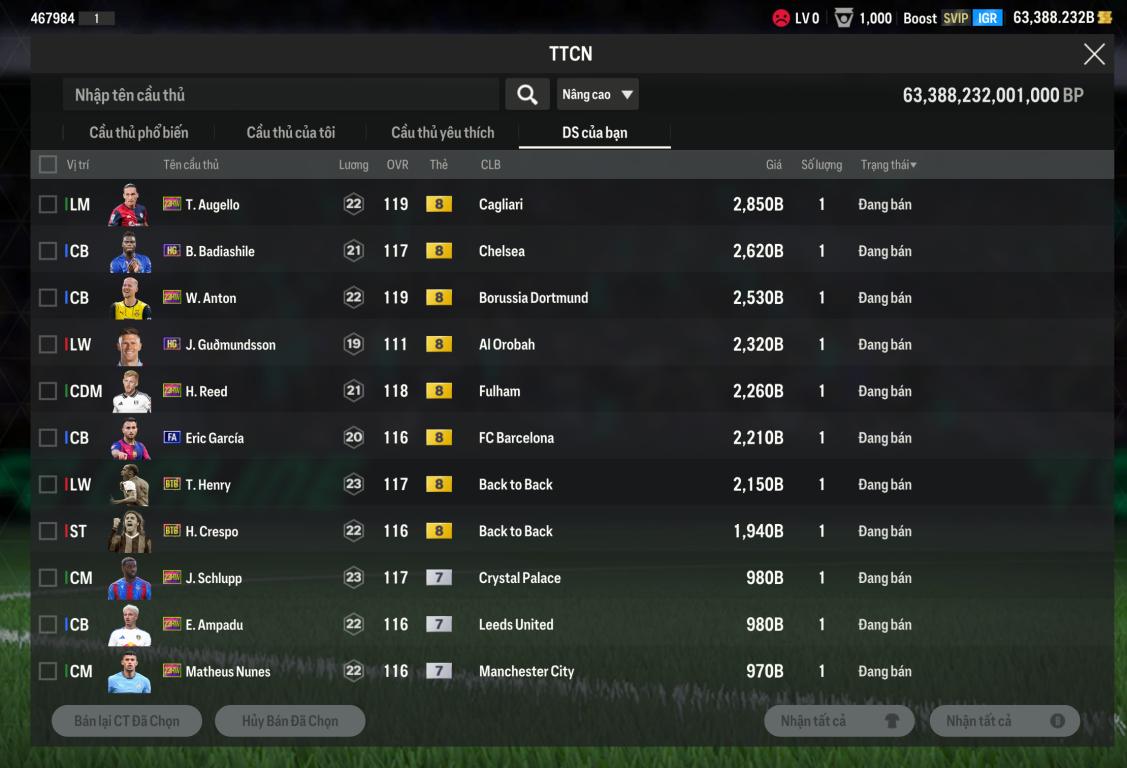
Task: Select the DS của bạn tab
Action: tap(595, 132)
